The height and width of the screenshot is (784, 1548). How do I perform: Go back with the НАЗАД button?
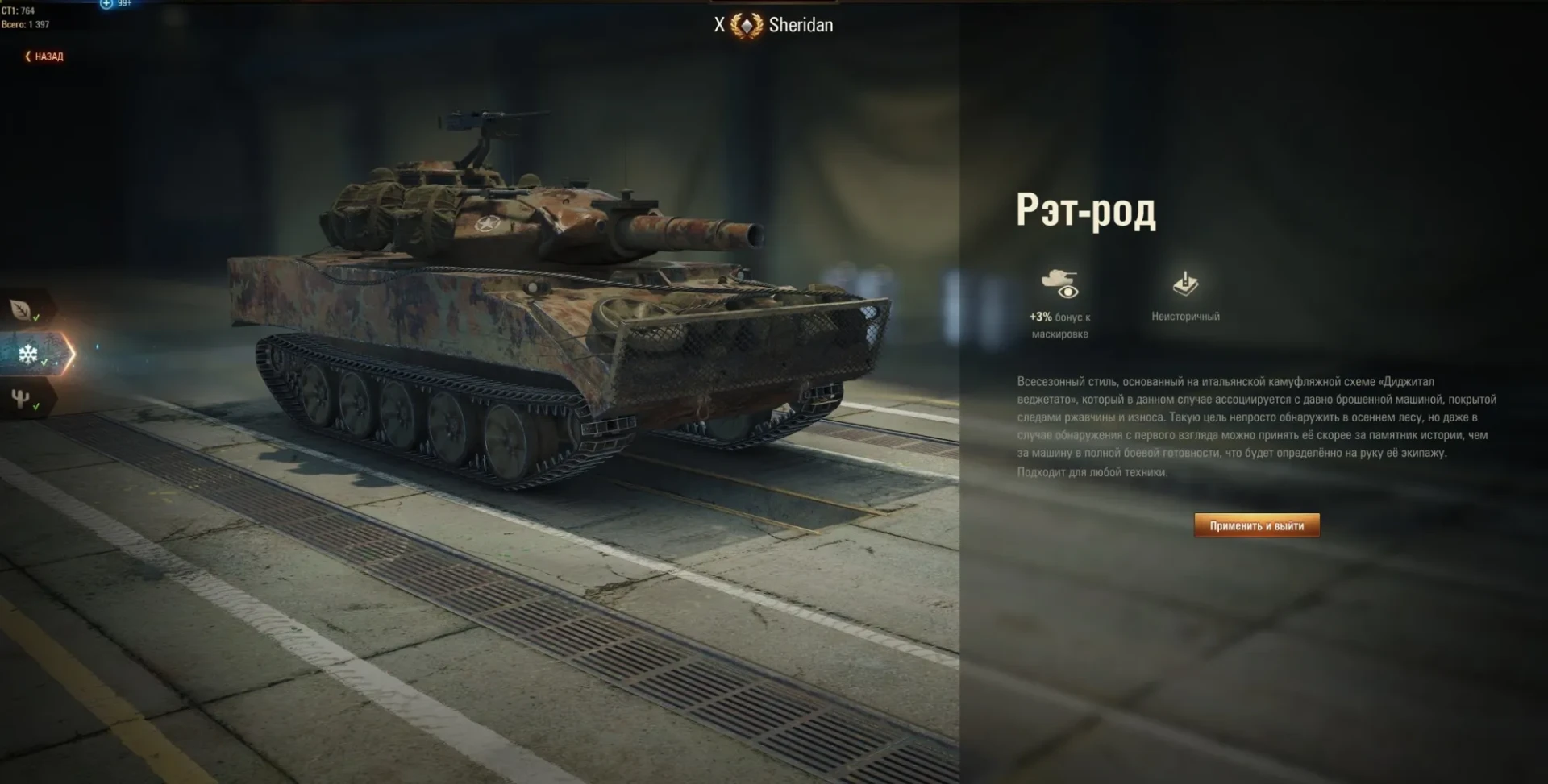45,56
